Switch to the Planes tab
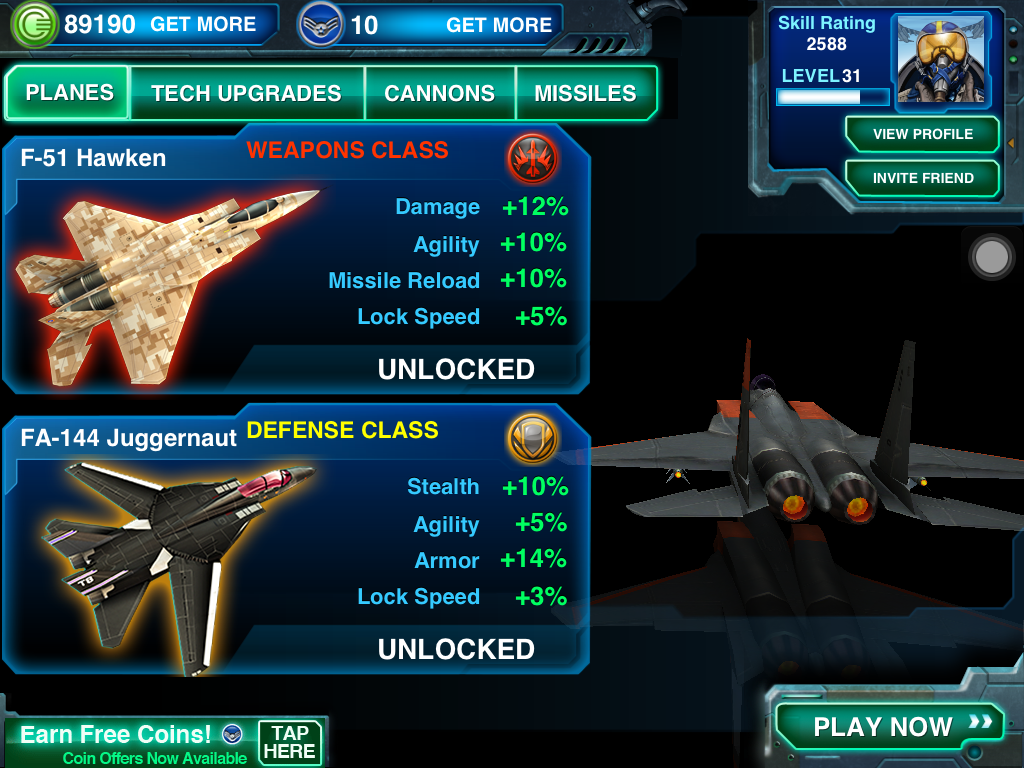This screenshot has height=768, width=1024. click(69, 93)
